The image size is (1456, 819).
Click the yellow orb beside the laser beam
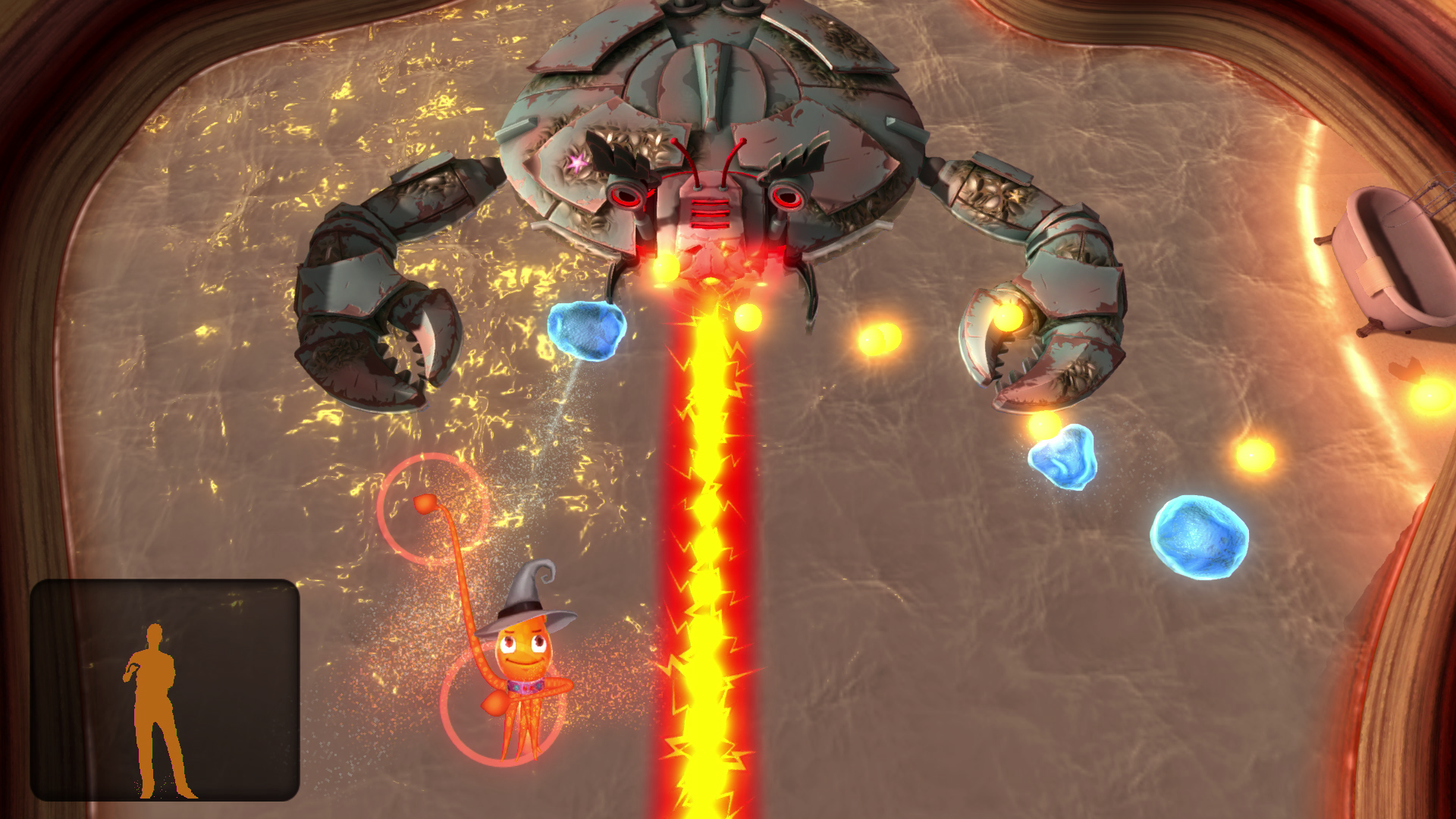pos(747,318)
